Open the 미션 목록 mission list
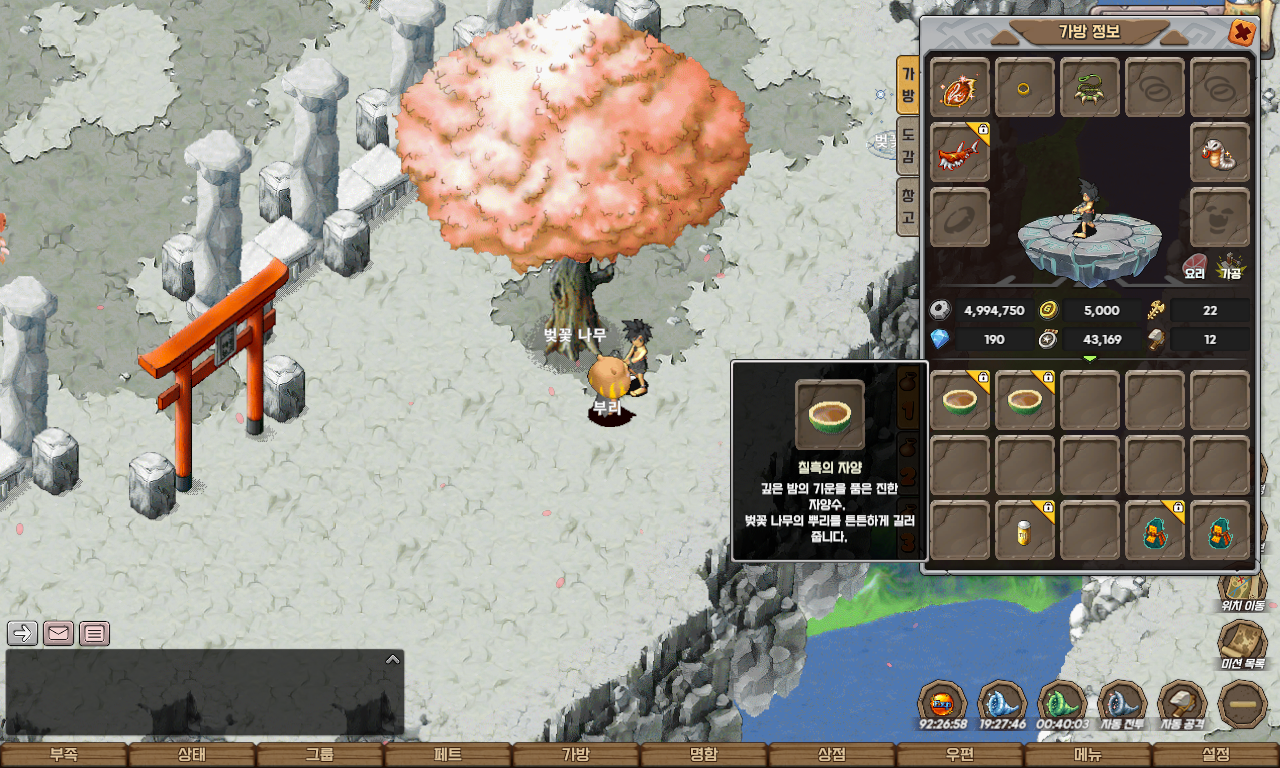The width and height of the screenshot is (1280, 768). click(1242, 645)
